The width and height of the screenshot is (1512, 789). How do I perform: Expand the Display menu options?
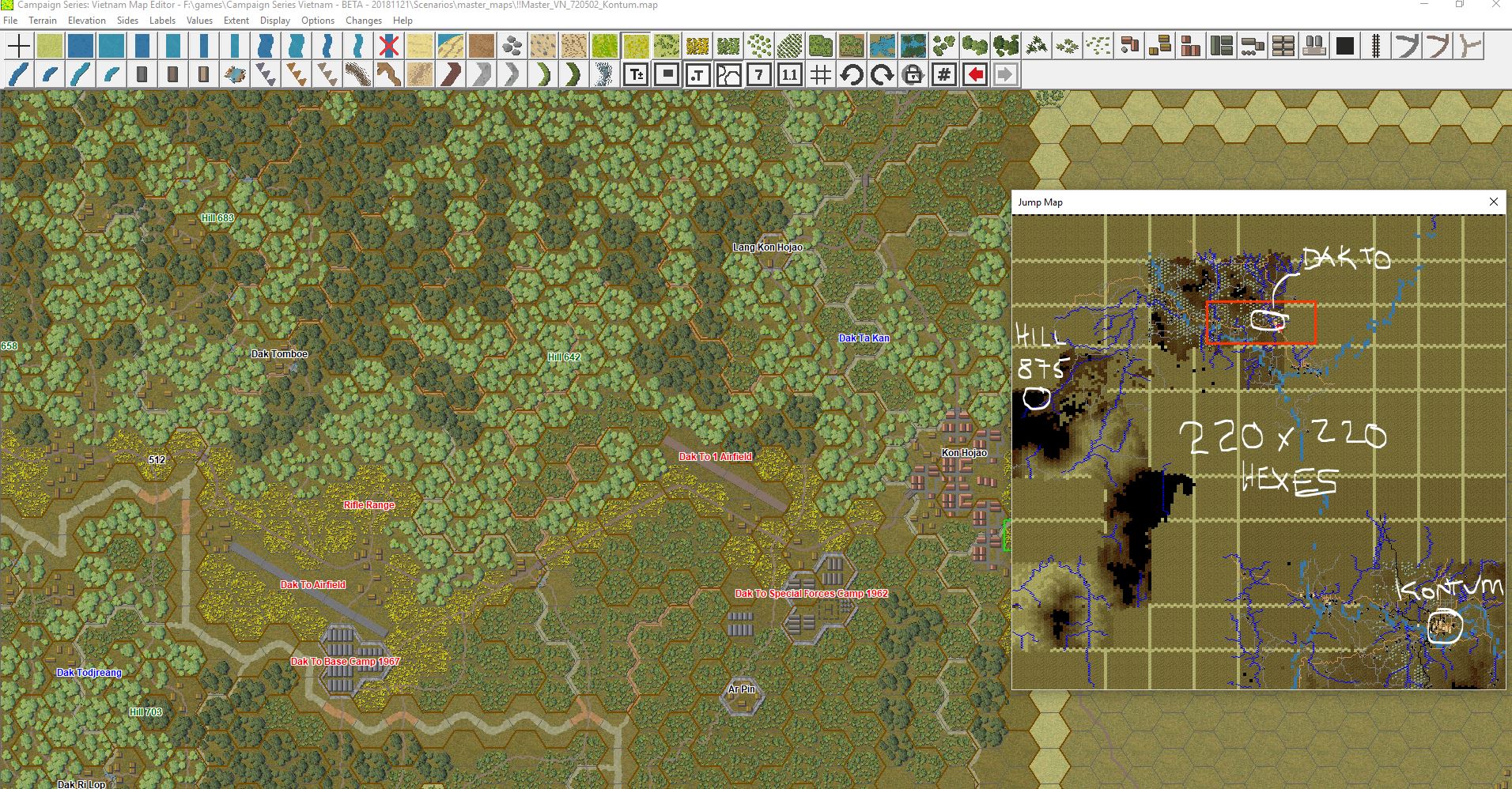(275, 21)
